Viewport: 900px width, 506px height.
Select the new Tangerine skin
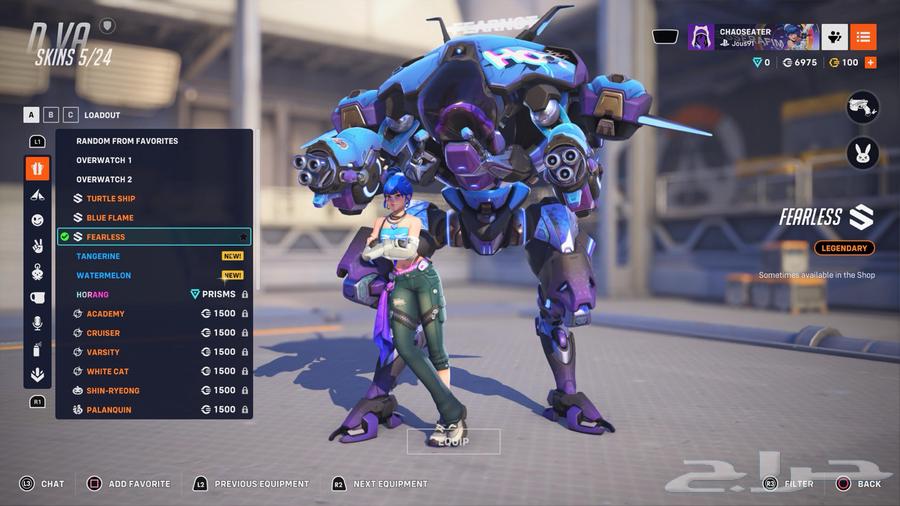[98, 256]
